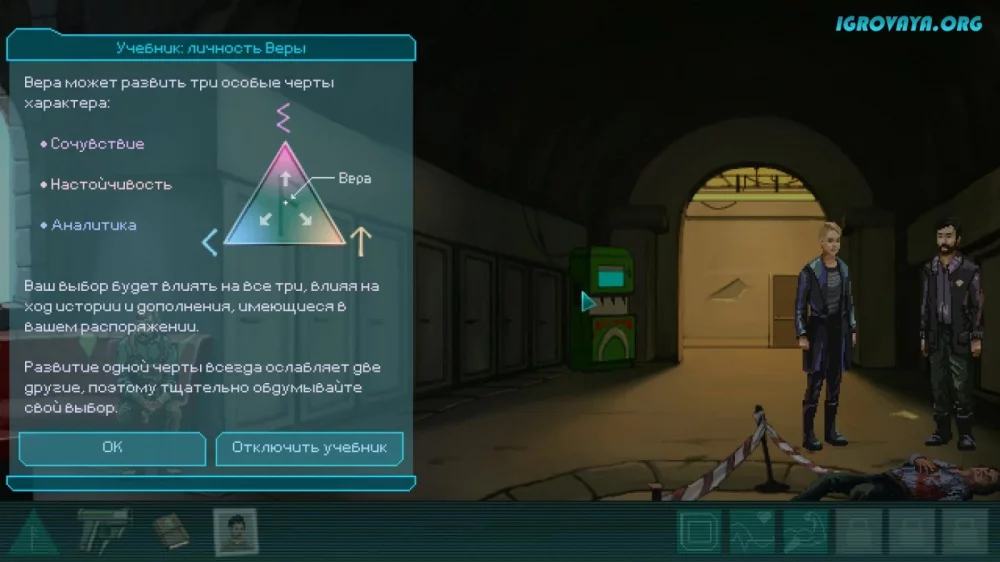Activate the flexed arm augmentation icon
The image size is (1000, 562).
click(x=805, y=531)
